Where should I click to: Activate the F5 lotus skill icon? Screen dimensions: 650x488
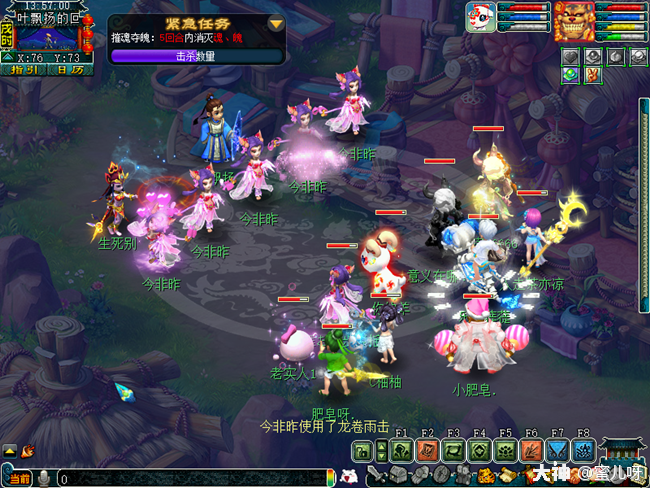coord(505,450)
